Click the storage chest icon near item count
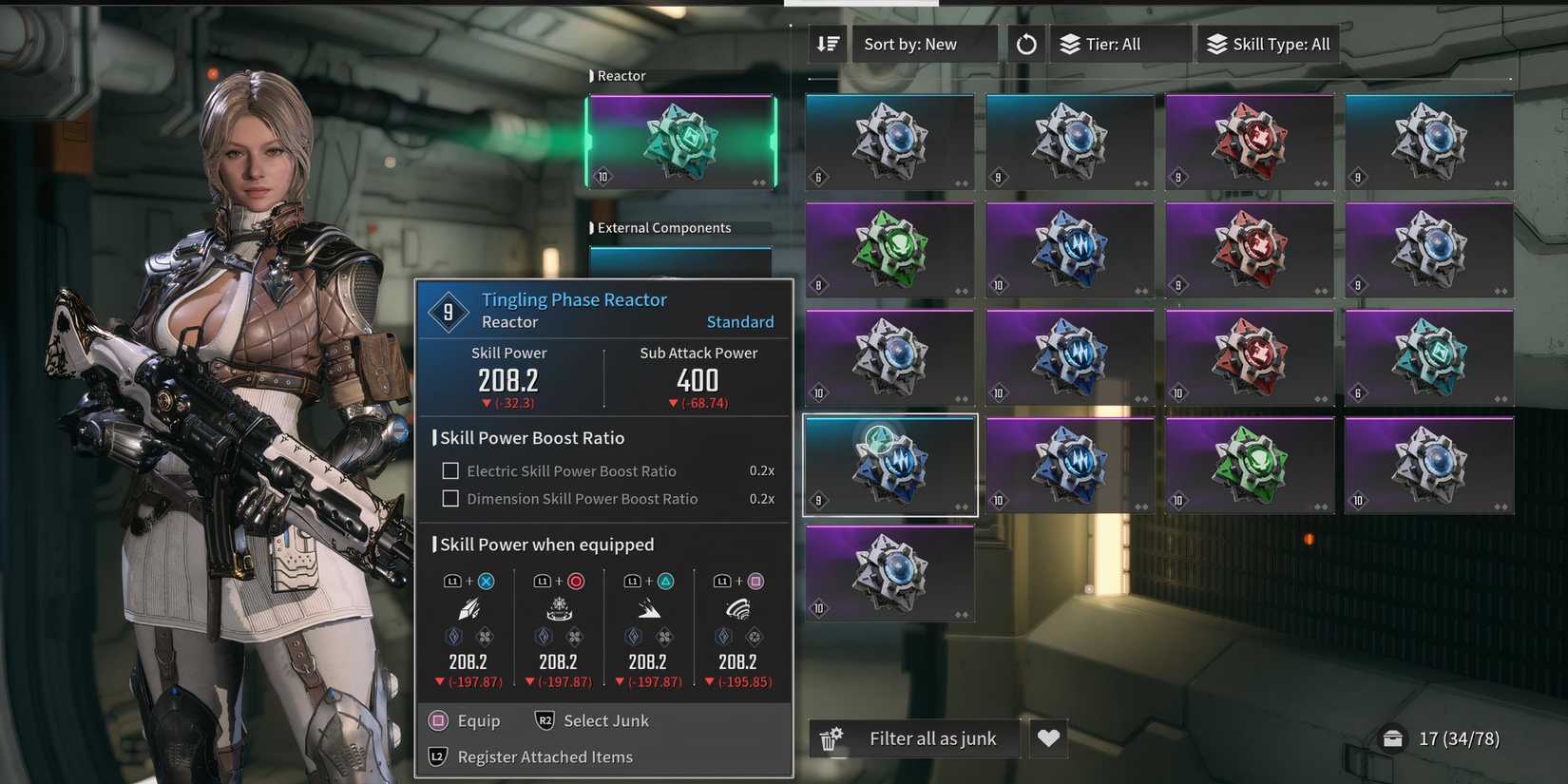Viewport: 1568px width, 784px height. coord(1393,737)
